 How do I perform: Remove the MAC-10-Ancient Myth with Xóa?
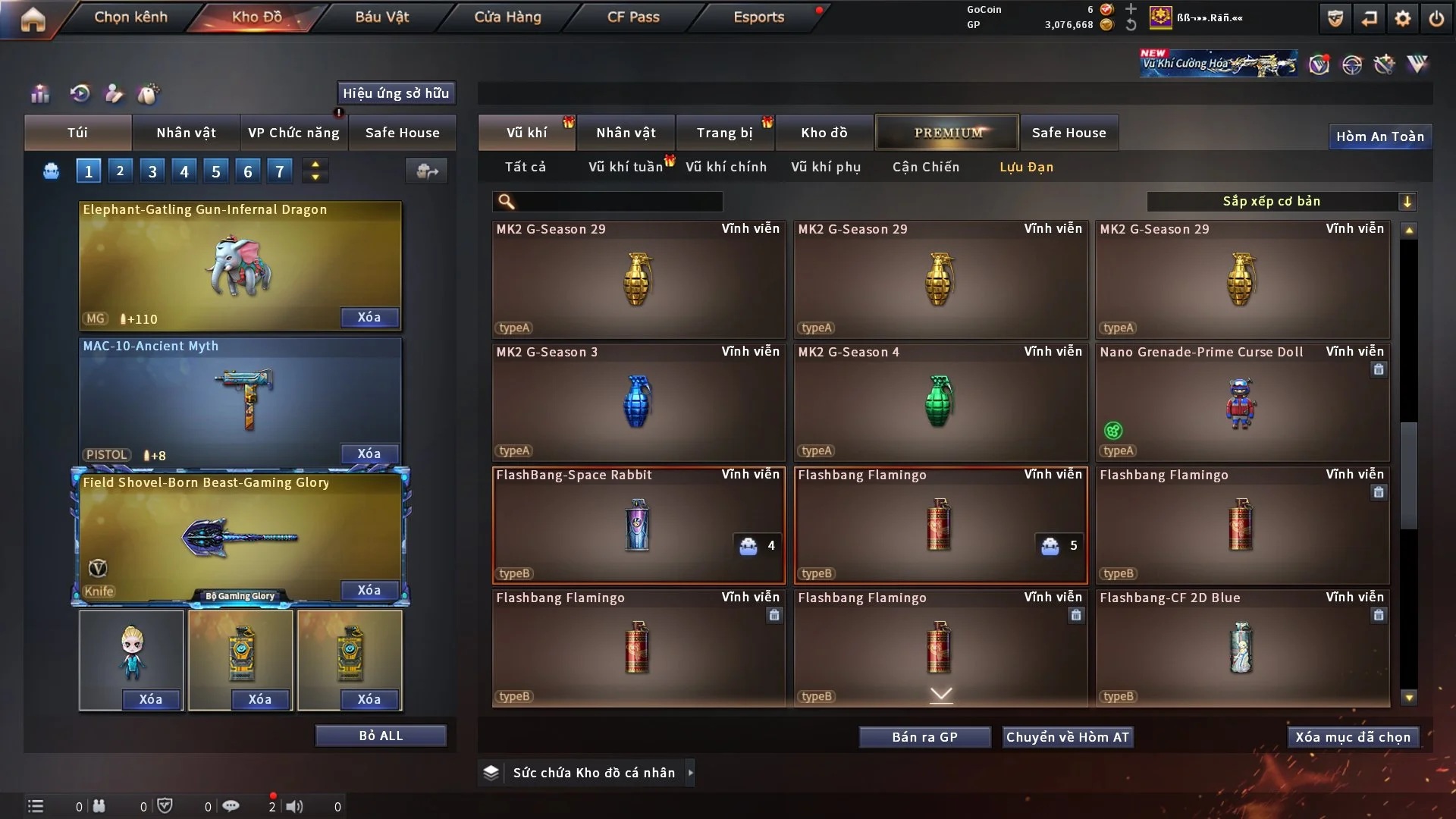(x=369, y=453)
